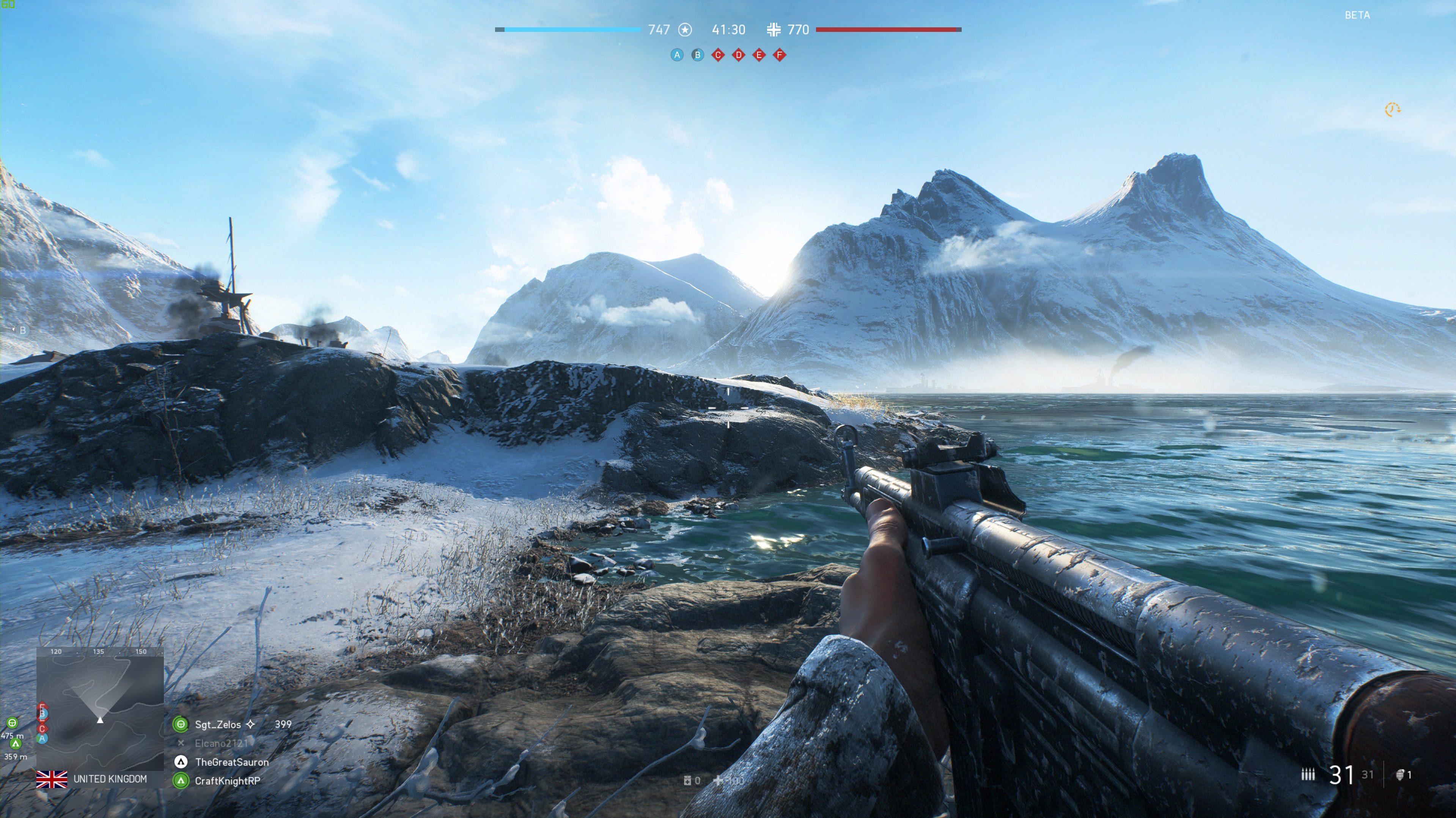1456x818 pixels.
Task: Choose the red objective D diamond
Action: coord(738,55)
